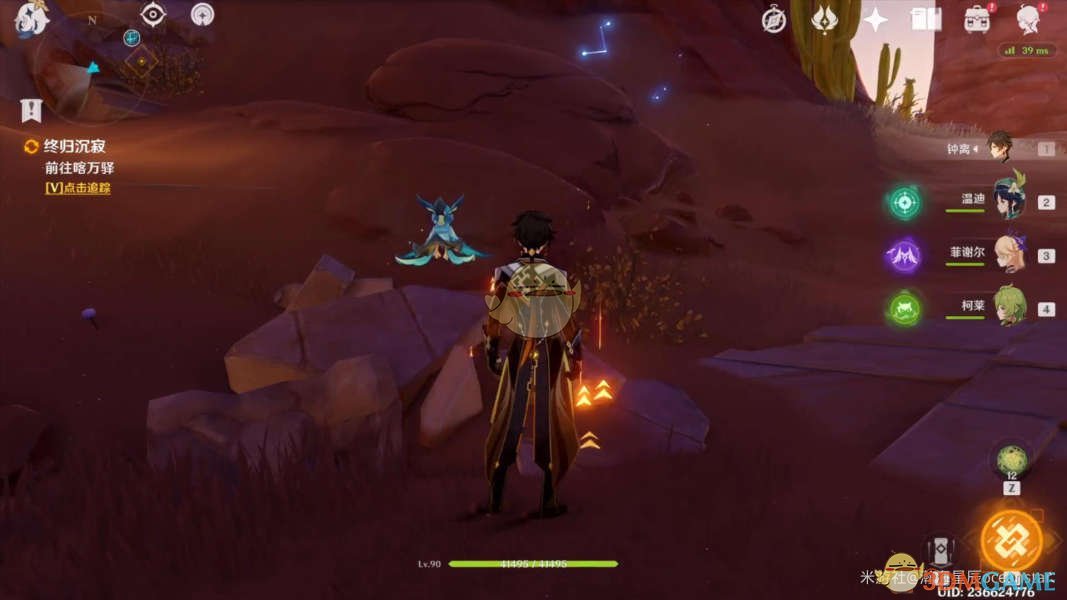Open the character silhouette icon
Viewport: 1067px width, 600px height.
1029,19
